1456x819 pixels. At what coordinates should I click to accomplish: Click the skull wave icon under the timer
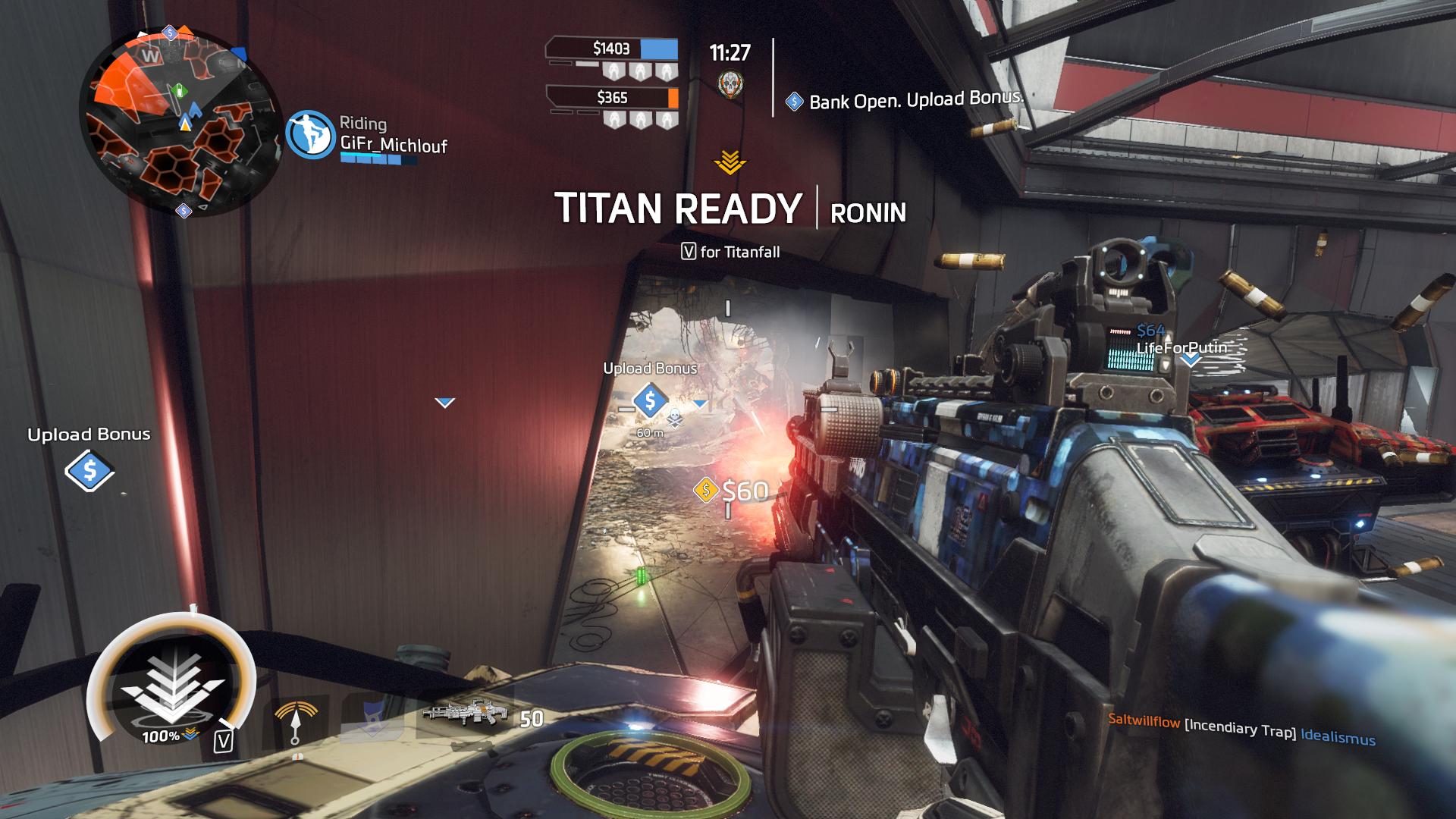730,84
